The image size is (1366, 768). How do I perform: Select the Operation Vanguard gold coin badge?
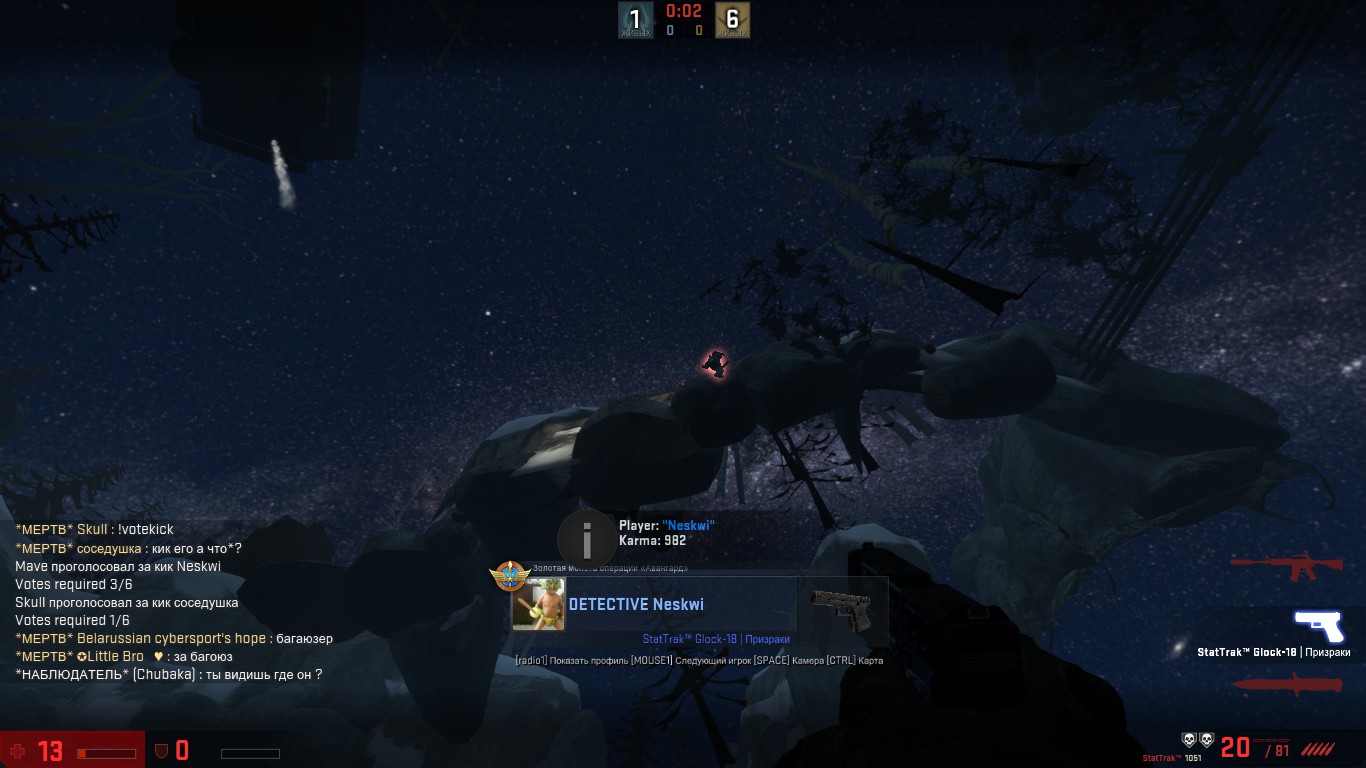click(510, 576)
